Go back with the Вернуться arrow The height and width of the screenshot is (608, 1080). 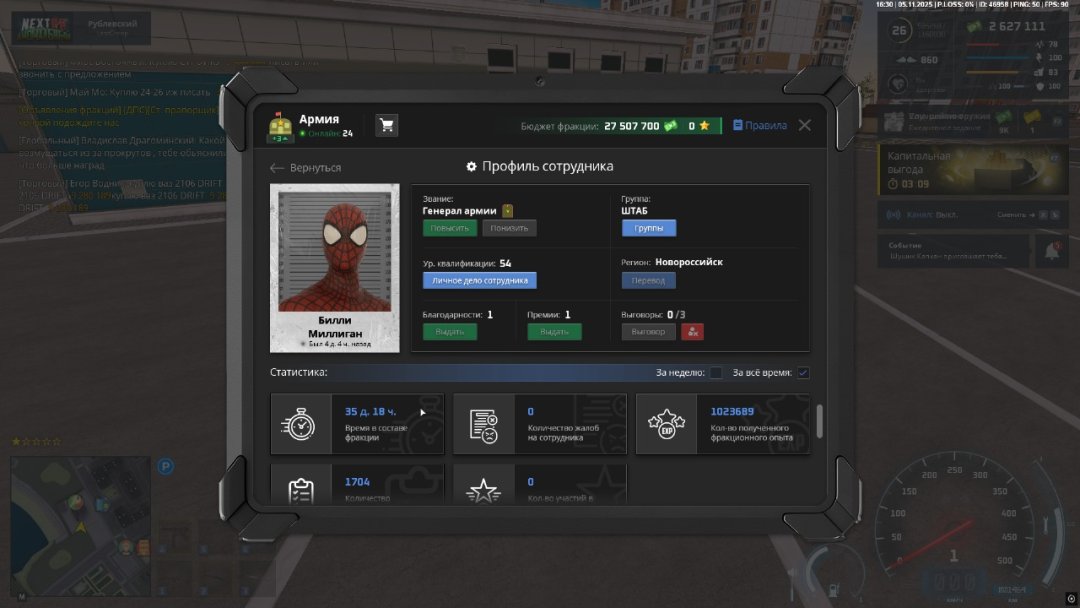(x=306, y=168)
